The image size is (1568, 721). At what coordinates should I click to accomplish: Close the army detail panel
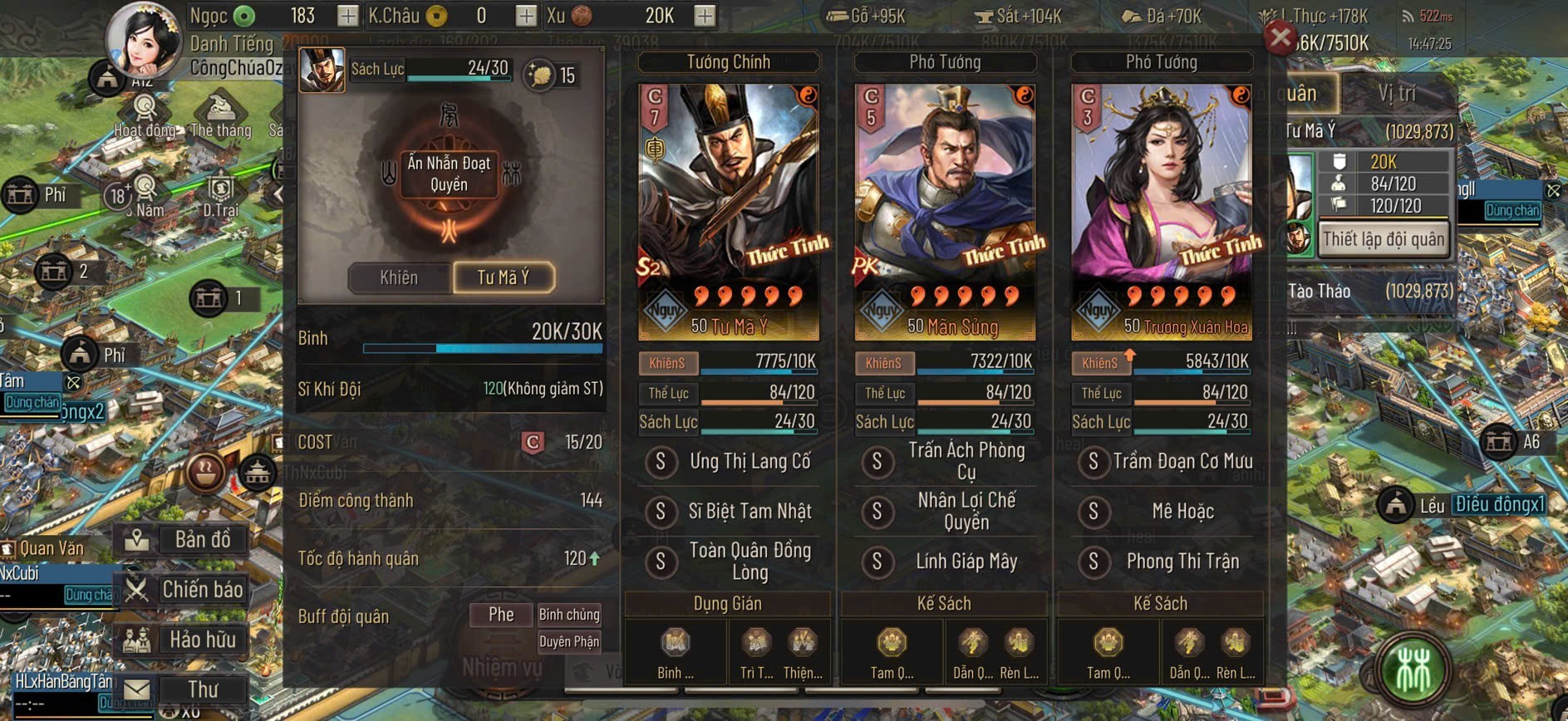(x=1280, y=37)
